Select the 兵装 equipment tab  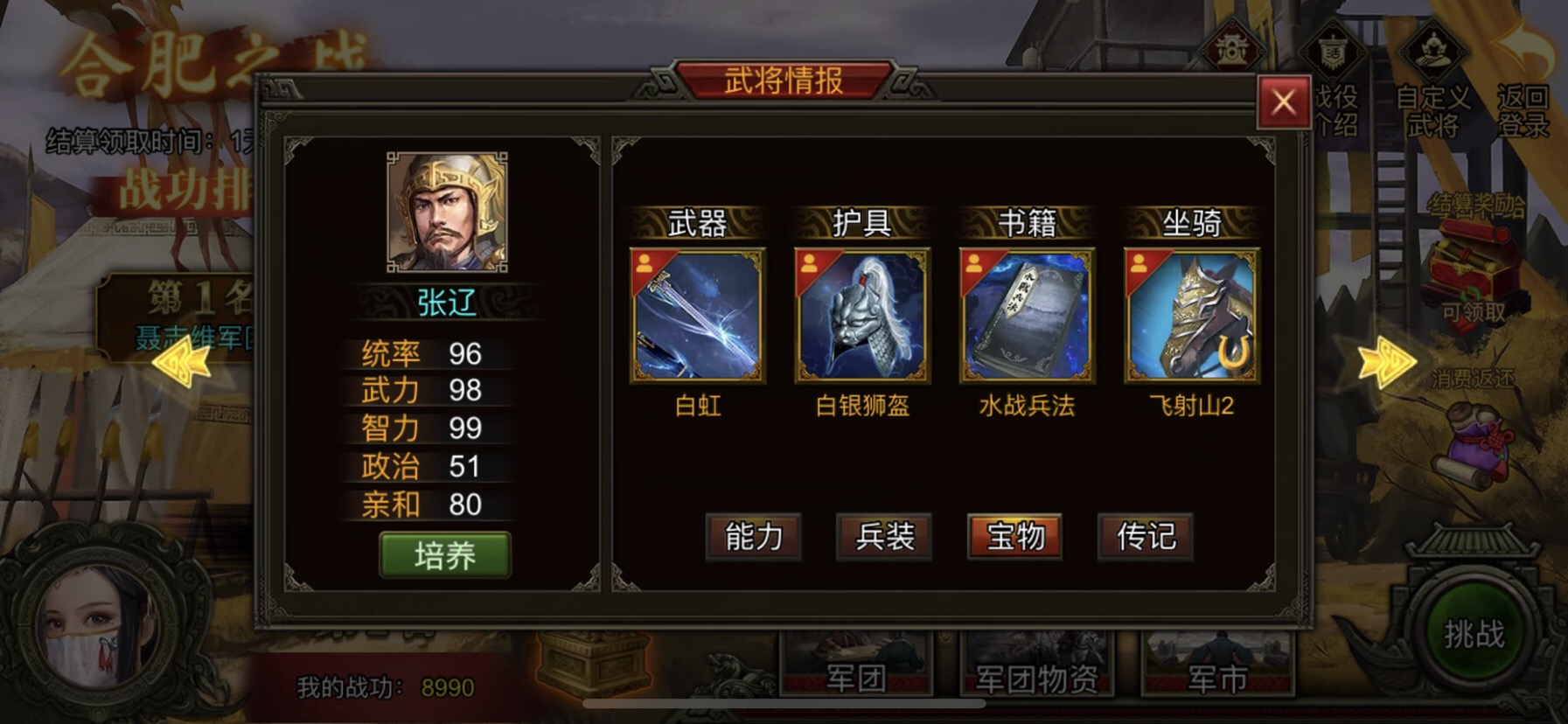(884, 539)
